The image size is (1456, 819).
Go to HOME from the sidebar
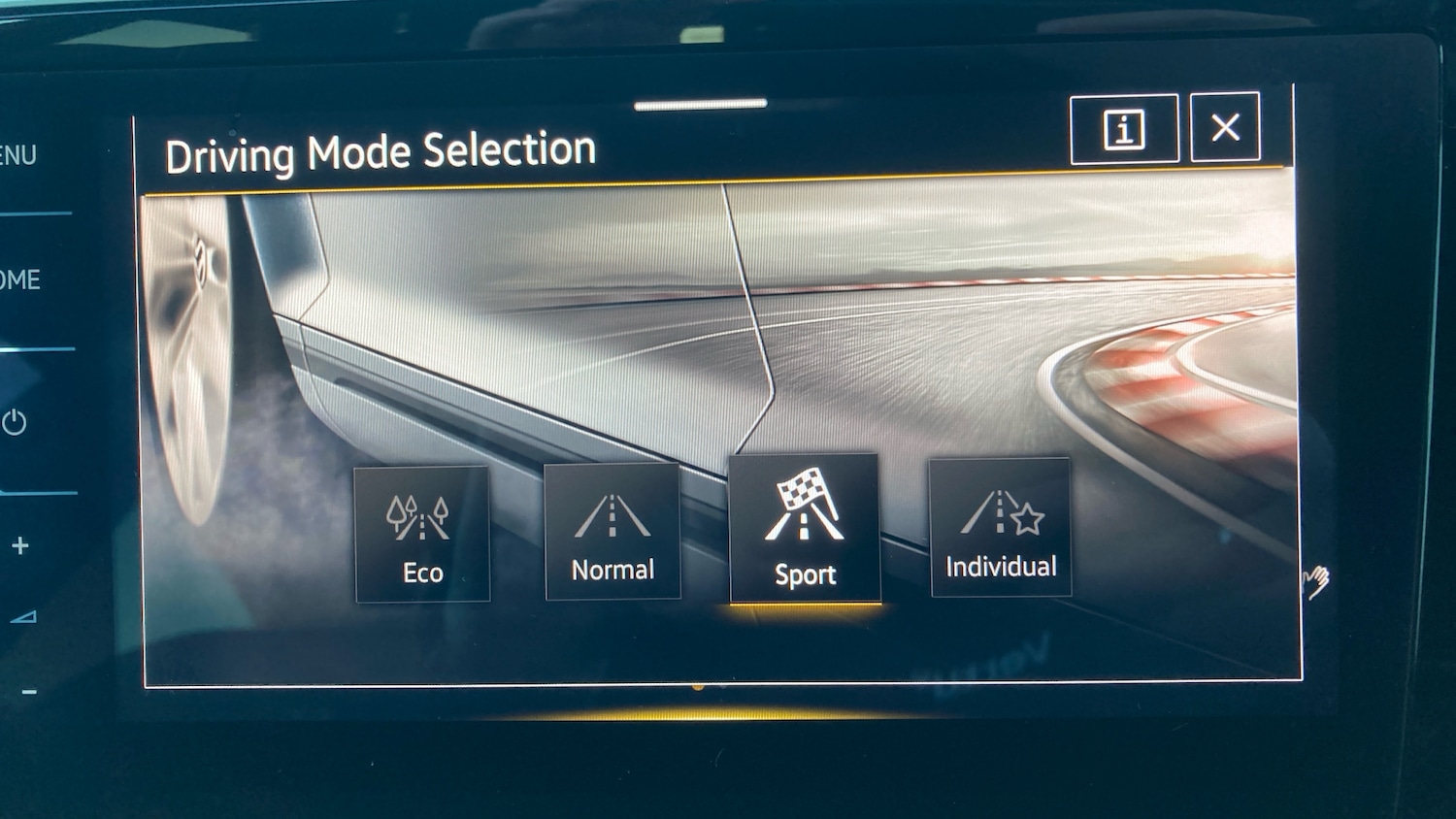pos(19,279)
